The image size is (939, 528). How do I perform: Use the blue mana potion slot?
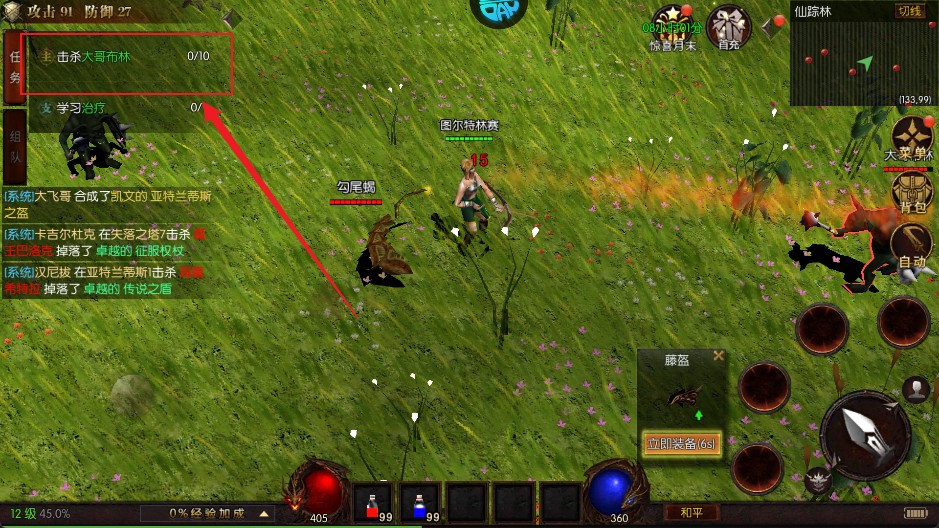[x=420, y=502]
